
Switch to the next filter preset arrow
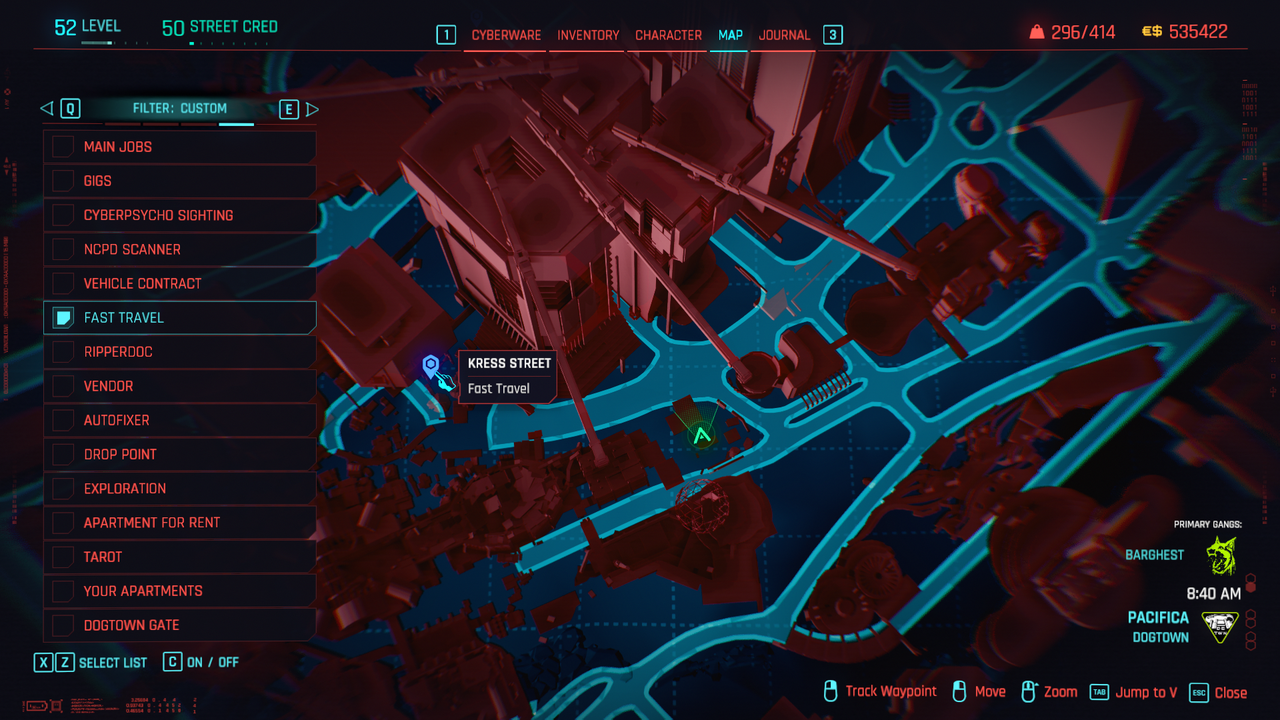coord(312,109)
